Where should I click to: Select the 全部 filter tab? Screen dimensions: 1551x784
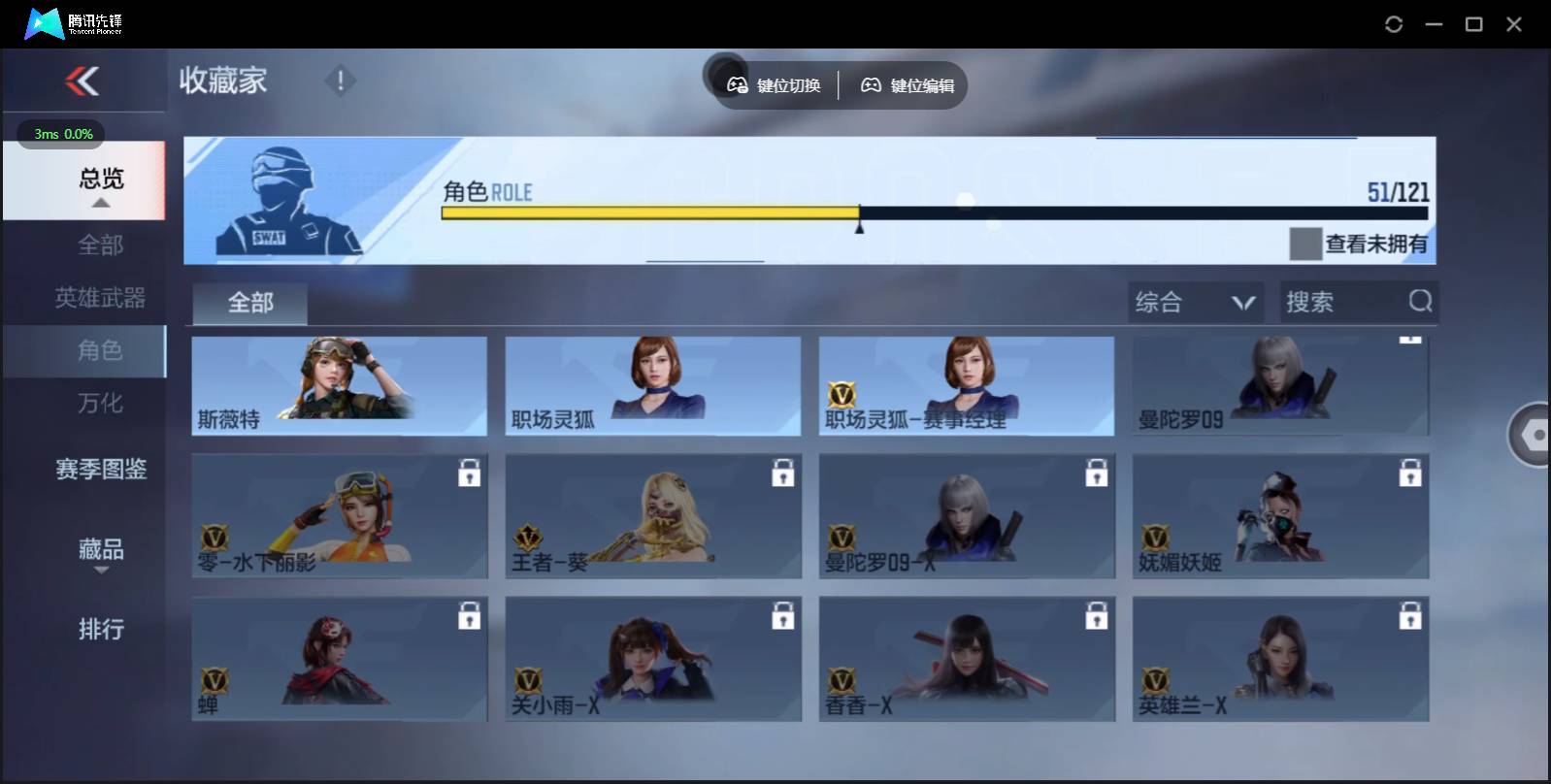tap(249, 302)
